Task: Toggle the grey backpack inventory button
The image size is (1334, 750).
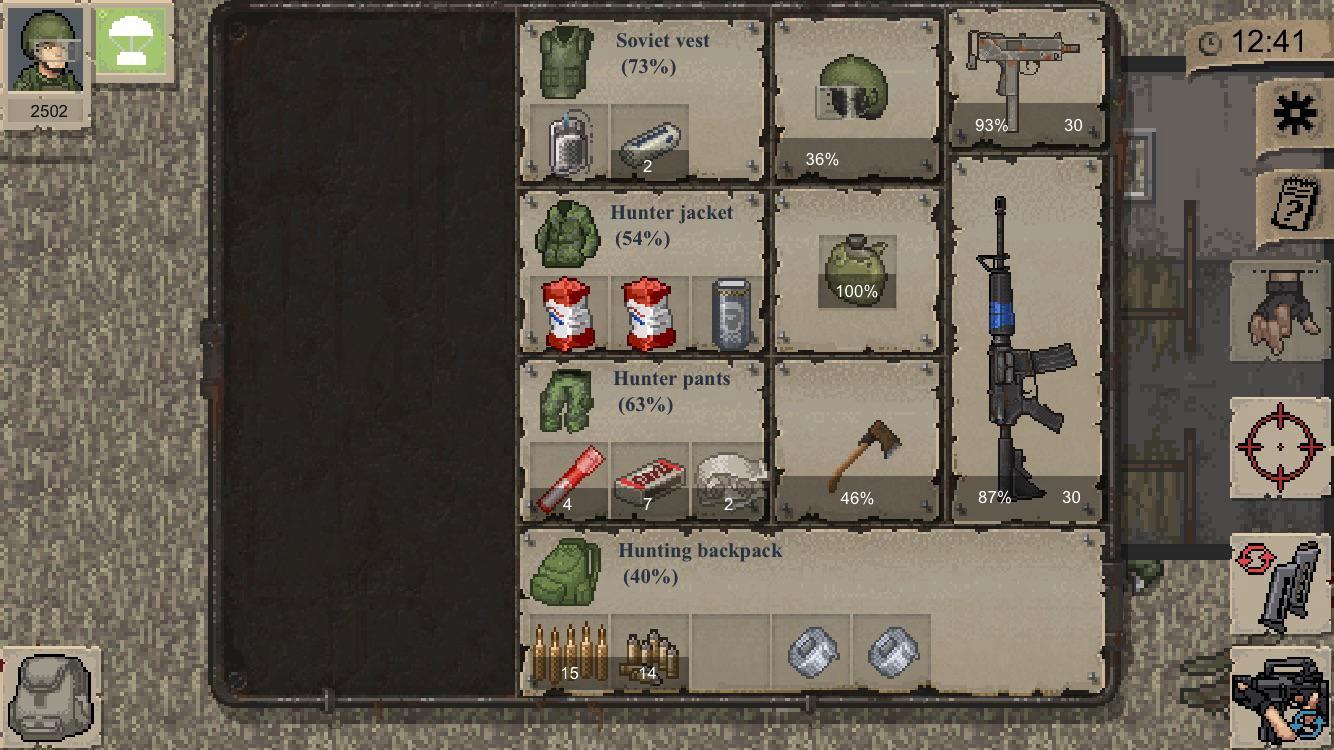Action: click(52, 696)
